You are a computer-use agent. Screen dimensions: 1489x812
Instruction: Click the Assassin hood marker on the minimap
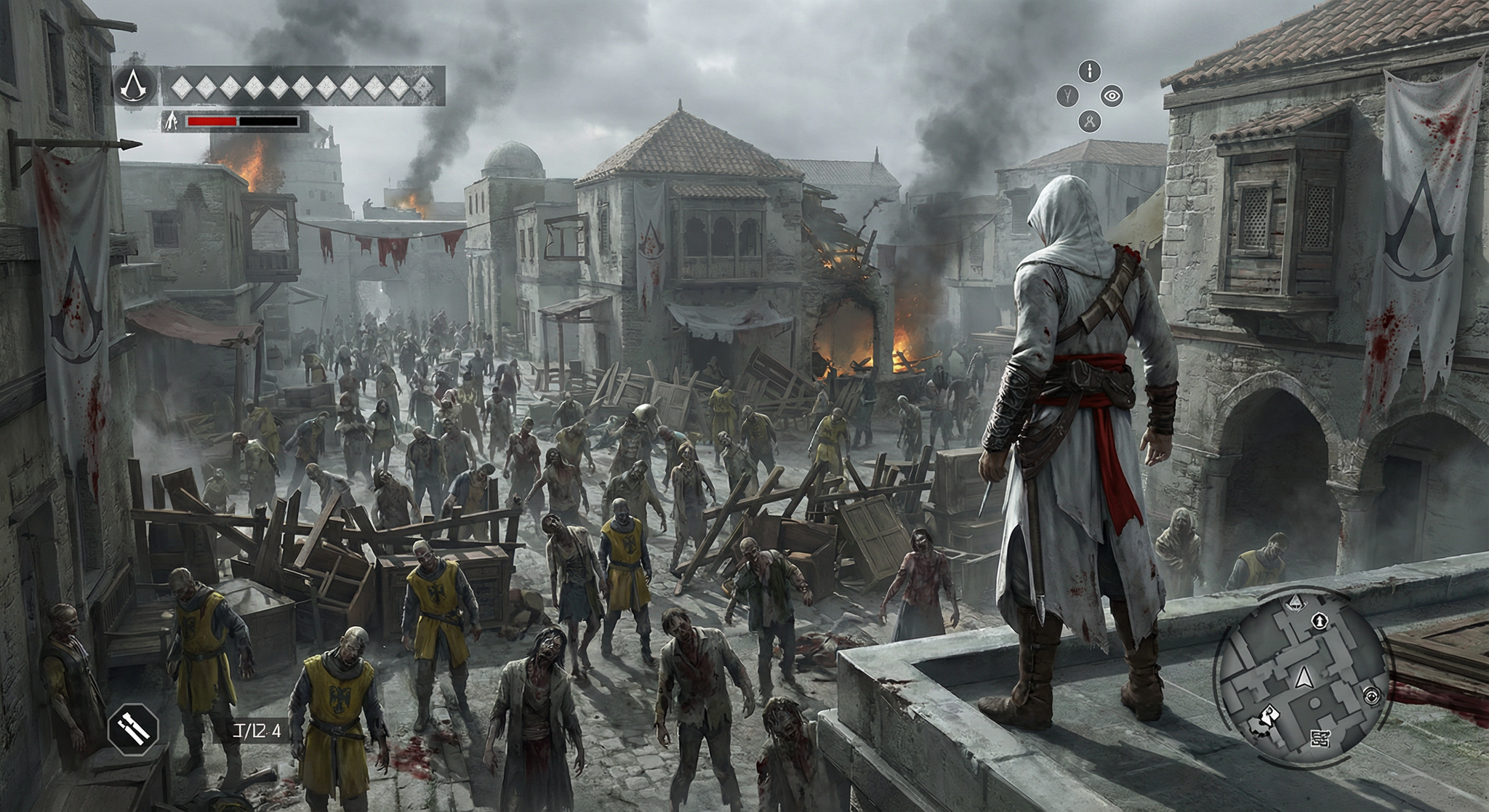tap(1295, 603)
